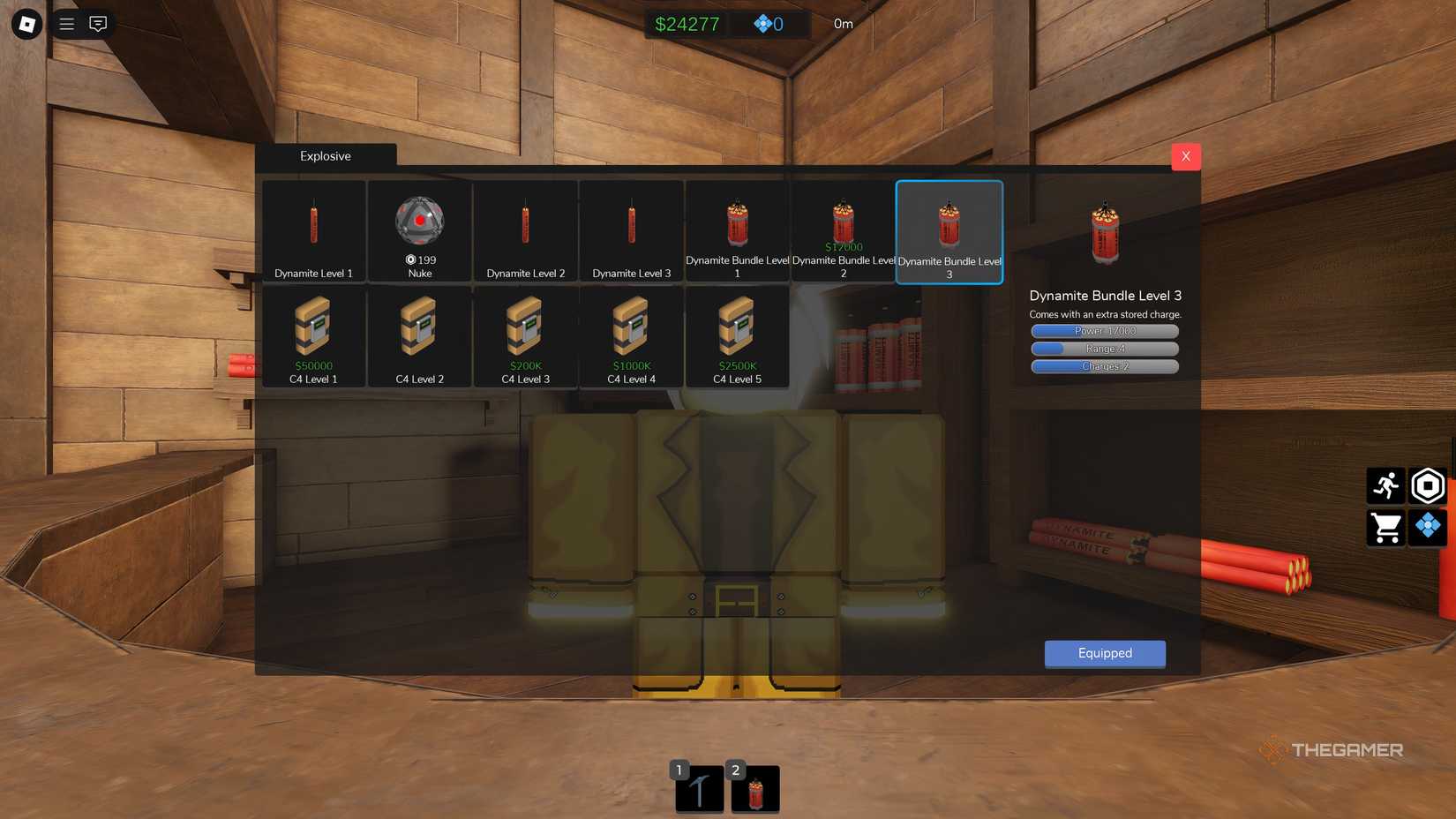Open the Roblox hamburger menu
This screenshot has height=819, width=1456.
(x=66, y=24)
